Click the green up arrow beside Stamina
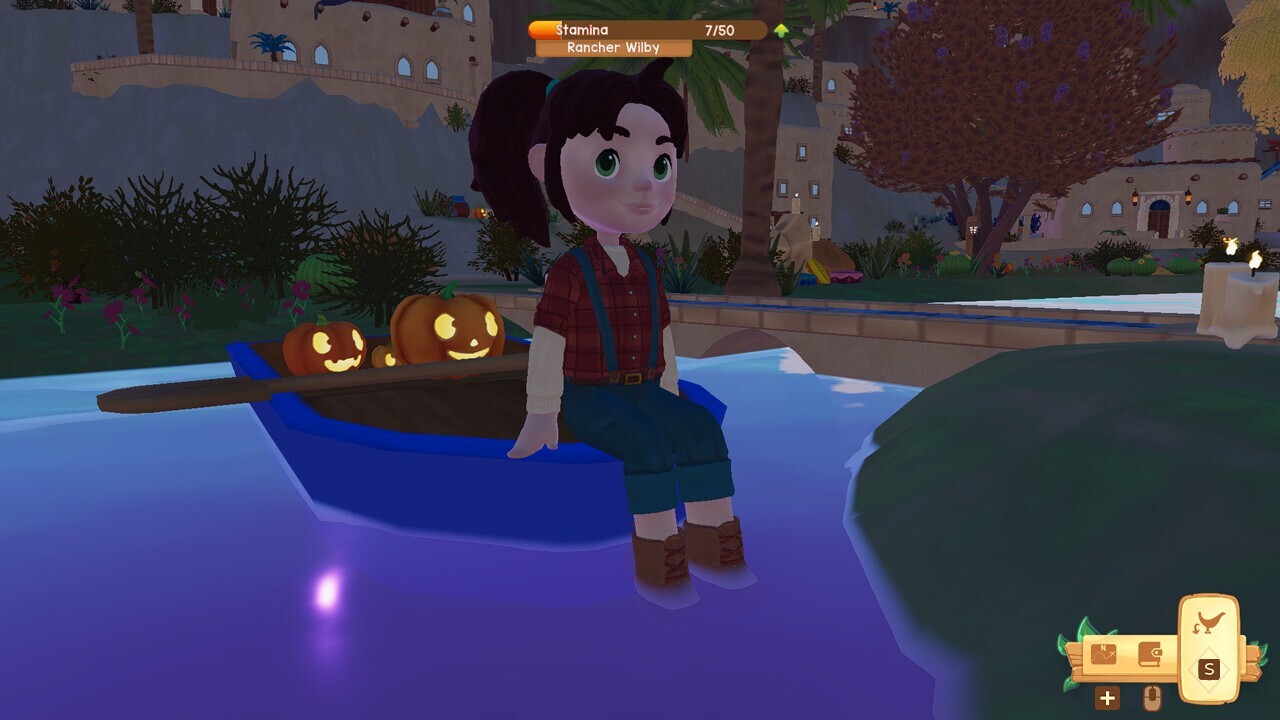Viewport: 1280px width, 720px height. (779, 29)
